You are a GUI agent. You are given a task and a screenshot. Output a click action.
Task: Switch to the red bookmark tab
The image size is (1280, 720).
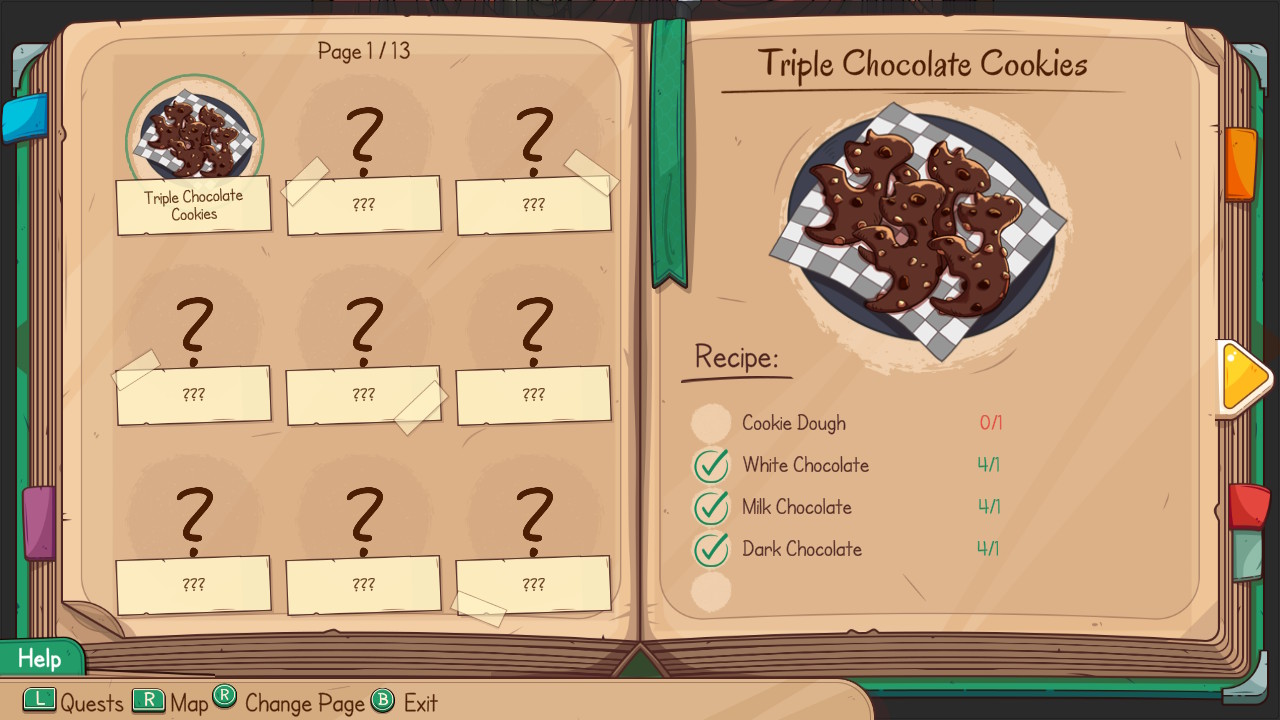(1248, 505)
